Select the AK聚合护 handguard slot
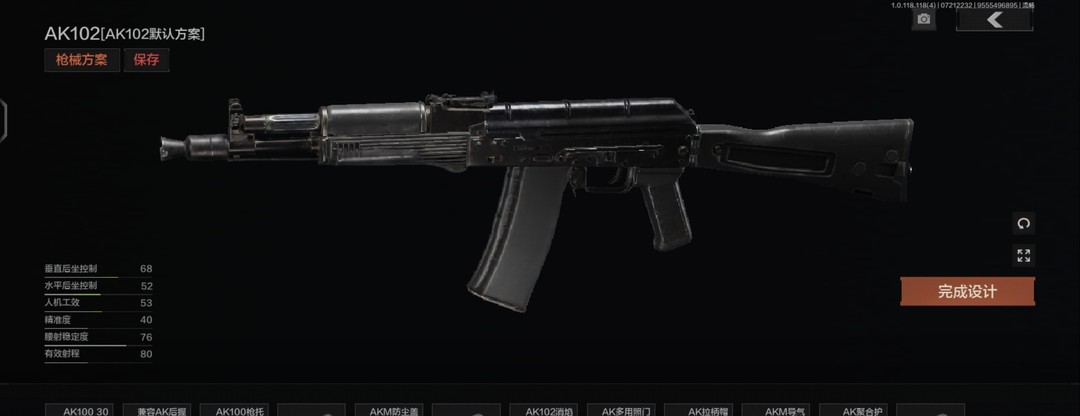Image resolution: width=1080 pixels, height=416 pixels. 855,410
